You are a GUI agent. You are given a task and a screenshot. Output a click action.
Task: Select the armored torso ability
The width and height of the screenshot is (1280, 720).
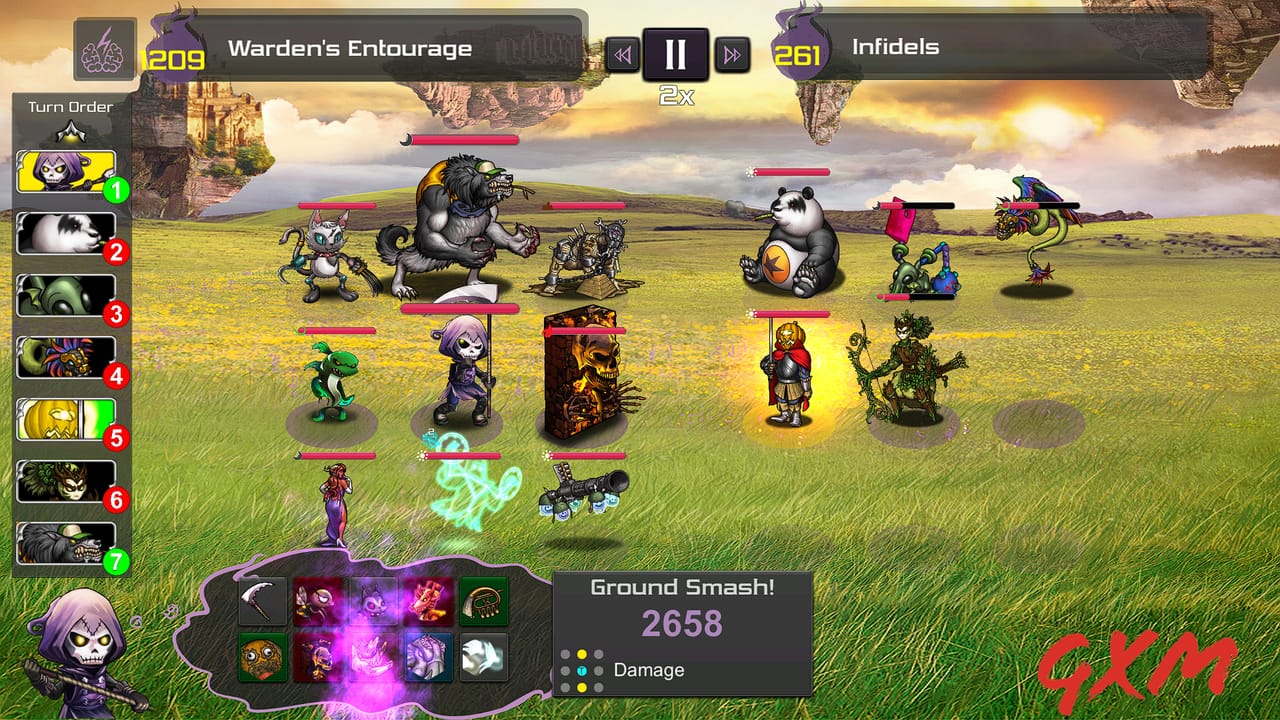pyautogui.click(x=427, y=658)
